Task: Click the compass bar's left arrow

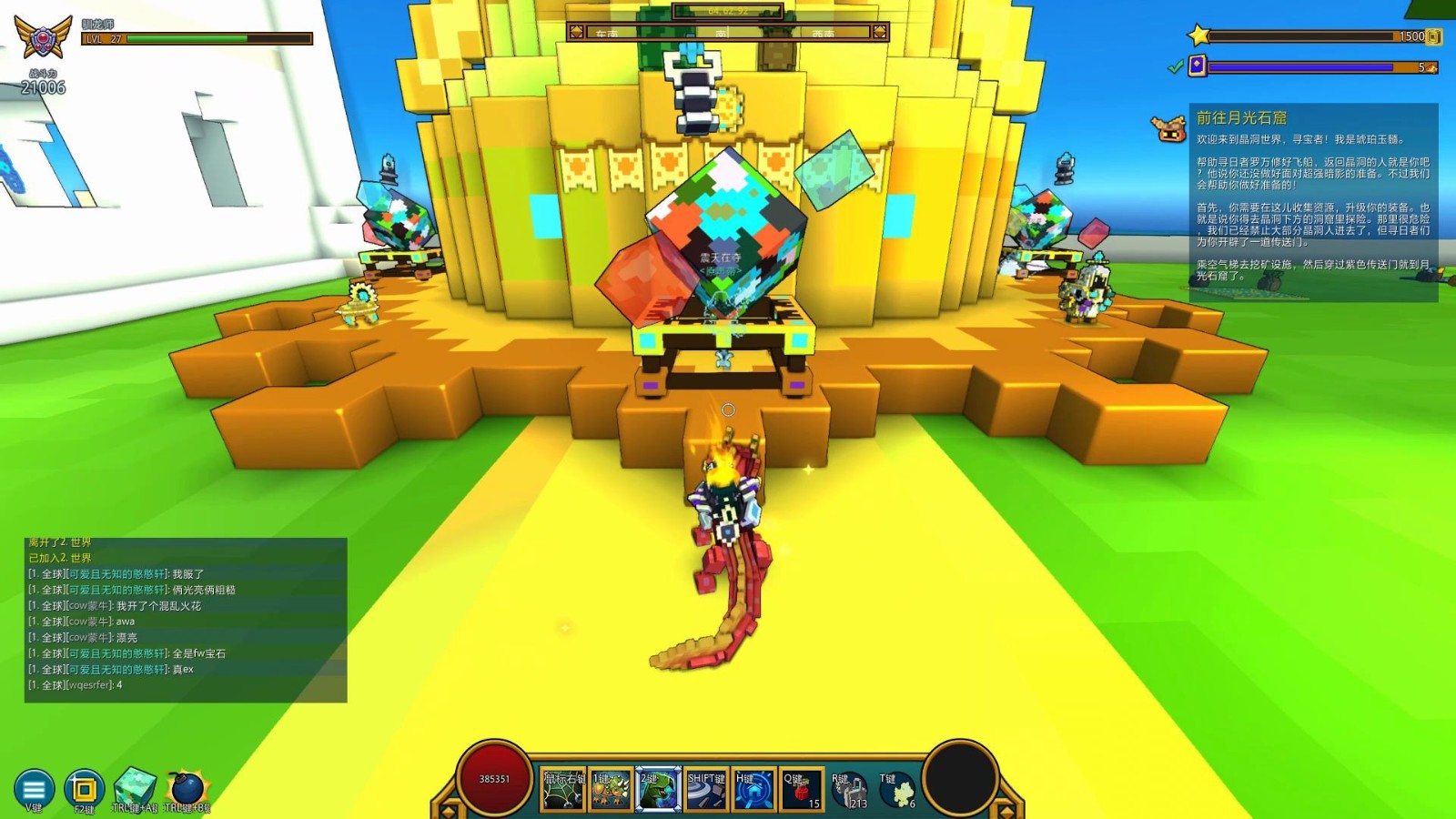Action: coord(576,33)
